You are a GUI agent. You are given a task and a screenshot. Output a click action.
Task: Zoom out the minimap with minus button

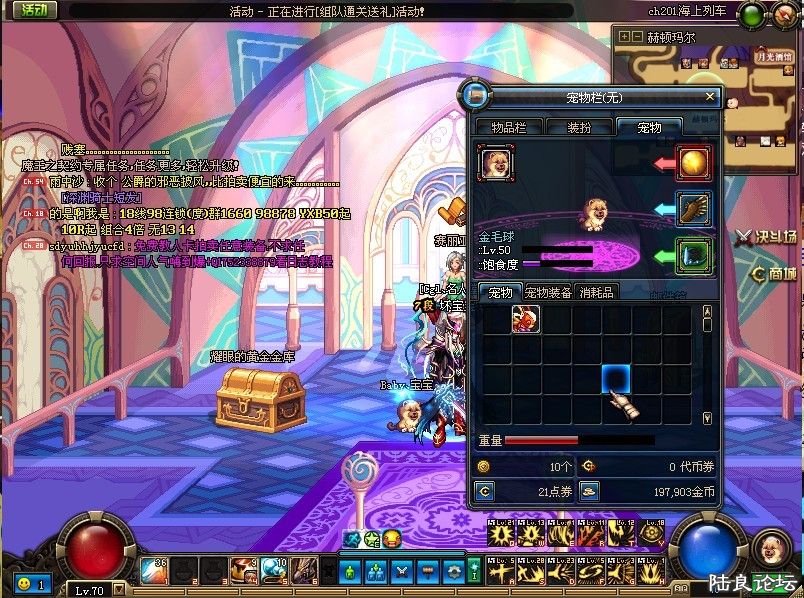pyautogui.click(x=638, y=37)
